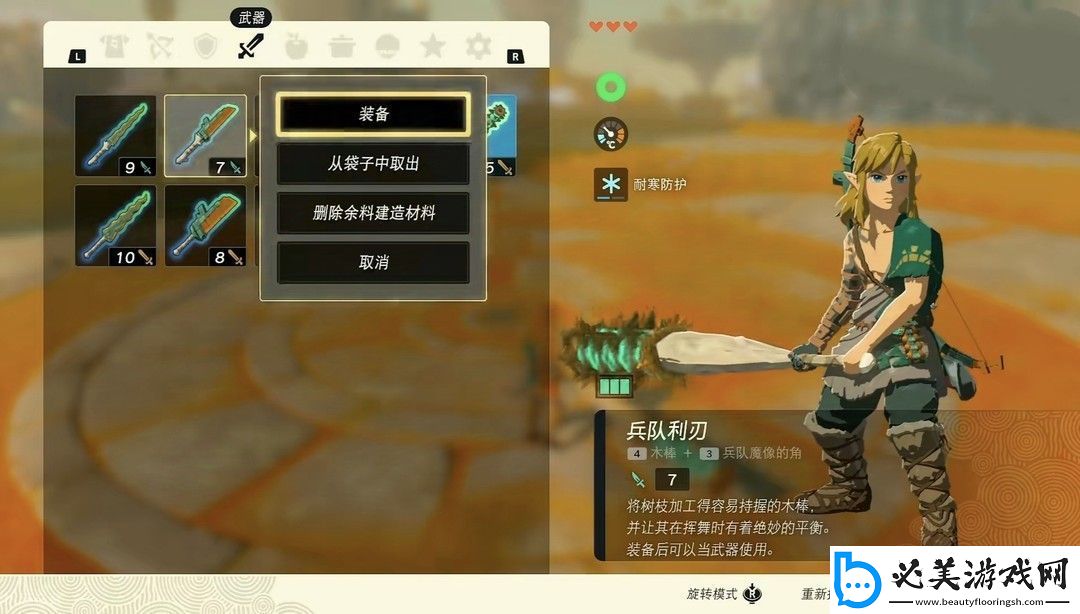Open the bow and arrows tab

point(159,46)
